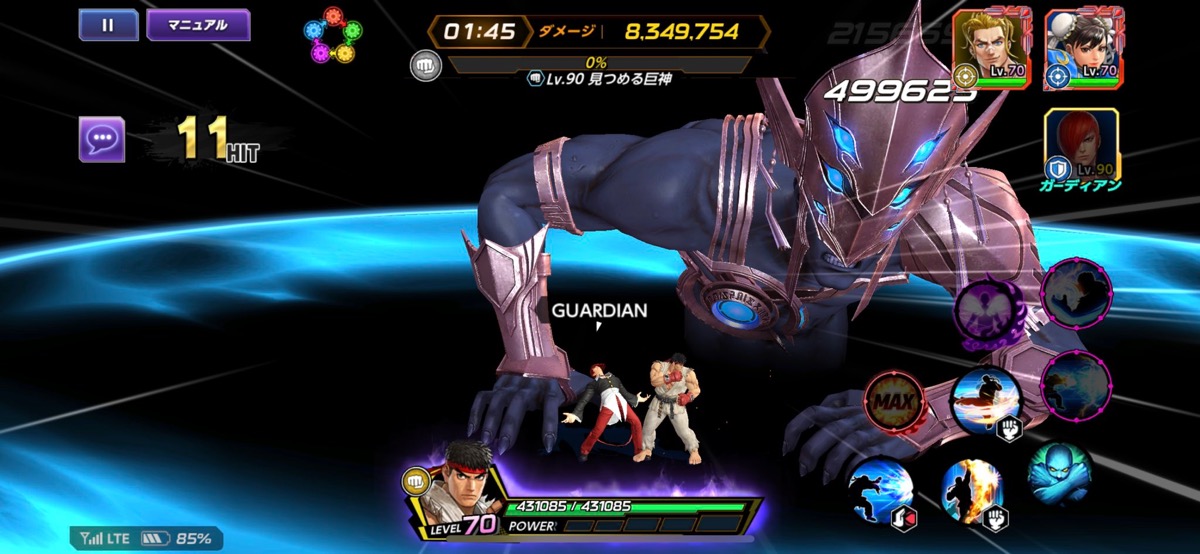
Task: Tap the blue crossed-arms guard icon
Action: [1058, 476]
